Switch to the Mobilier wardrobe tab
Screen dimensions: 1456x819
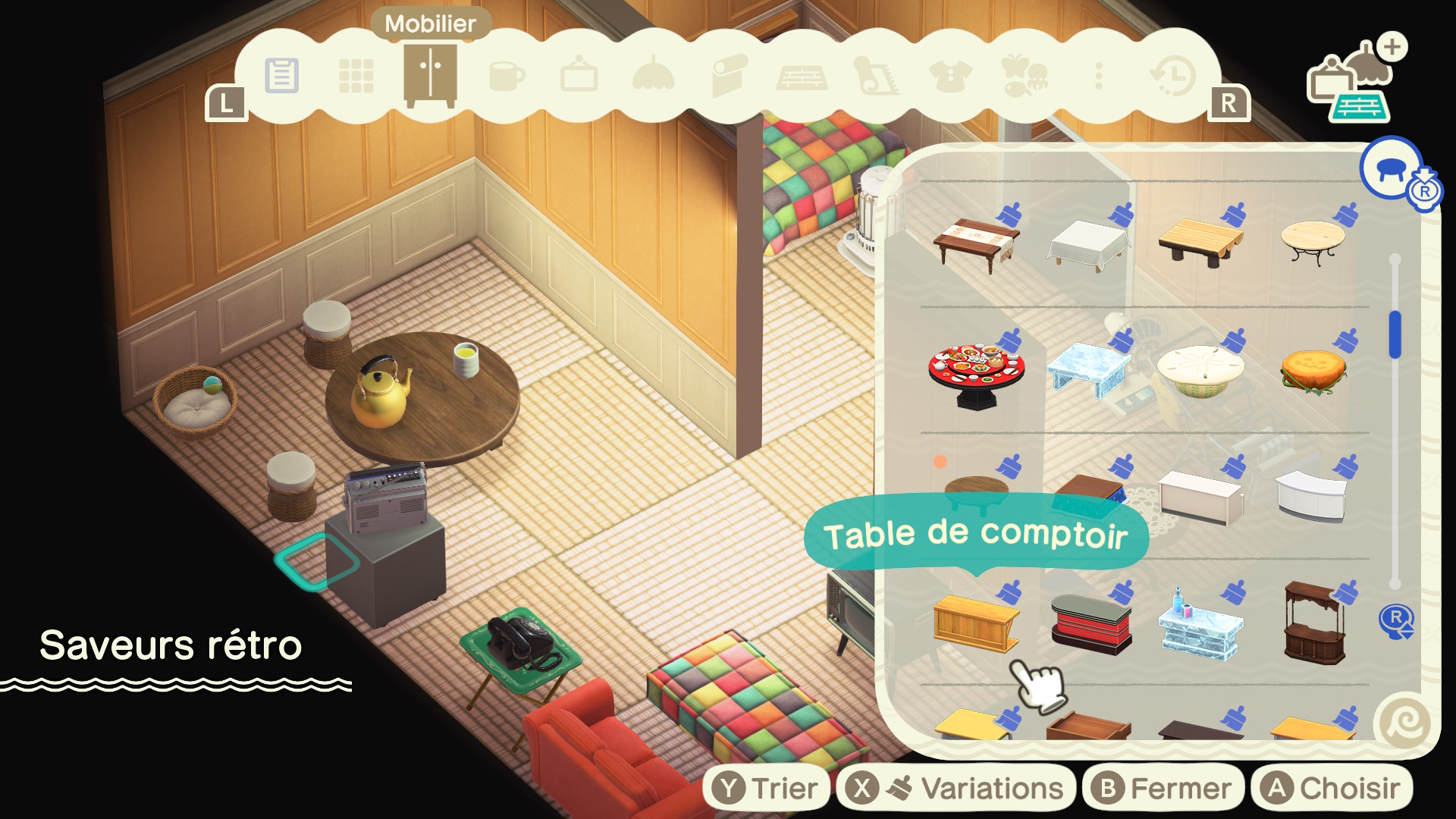tap(430, 76)
